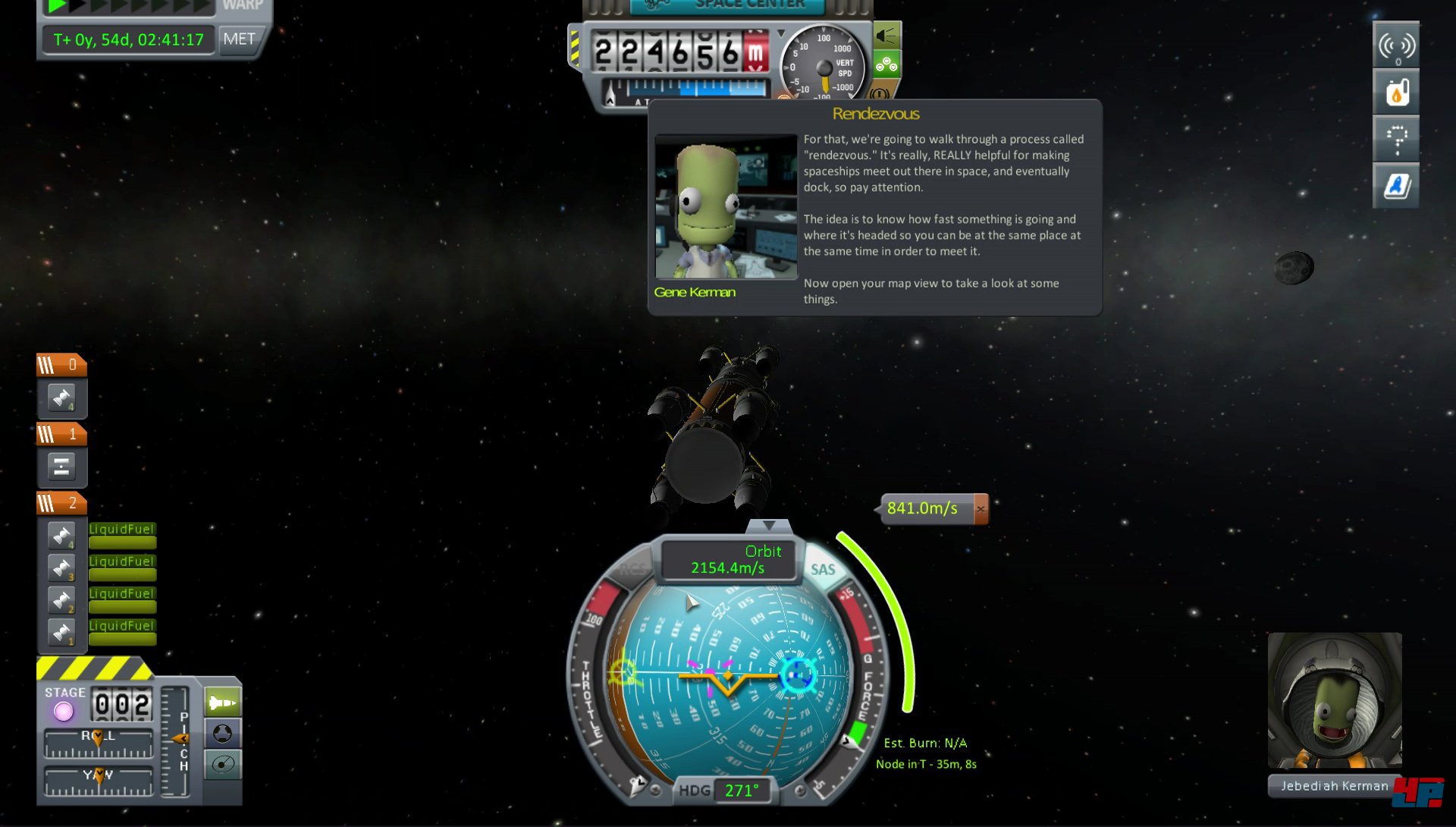This screenshot has height=827, width=1456.
Task: Select the Jebediah Kerman crew portrait
Action: pos(1334,700)
